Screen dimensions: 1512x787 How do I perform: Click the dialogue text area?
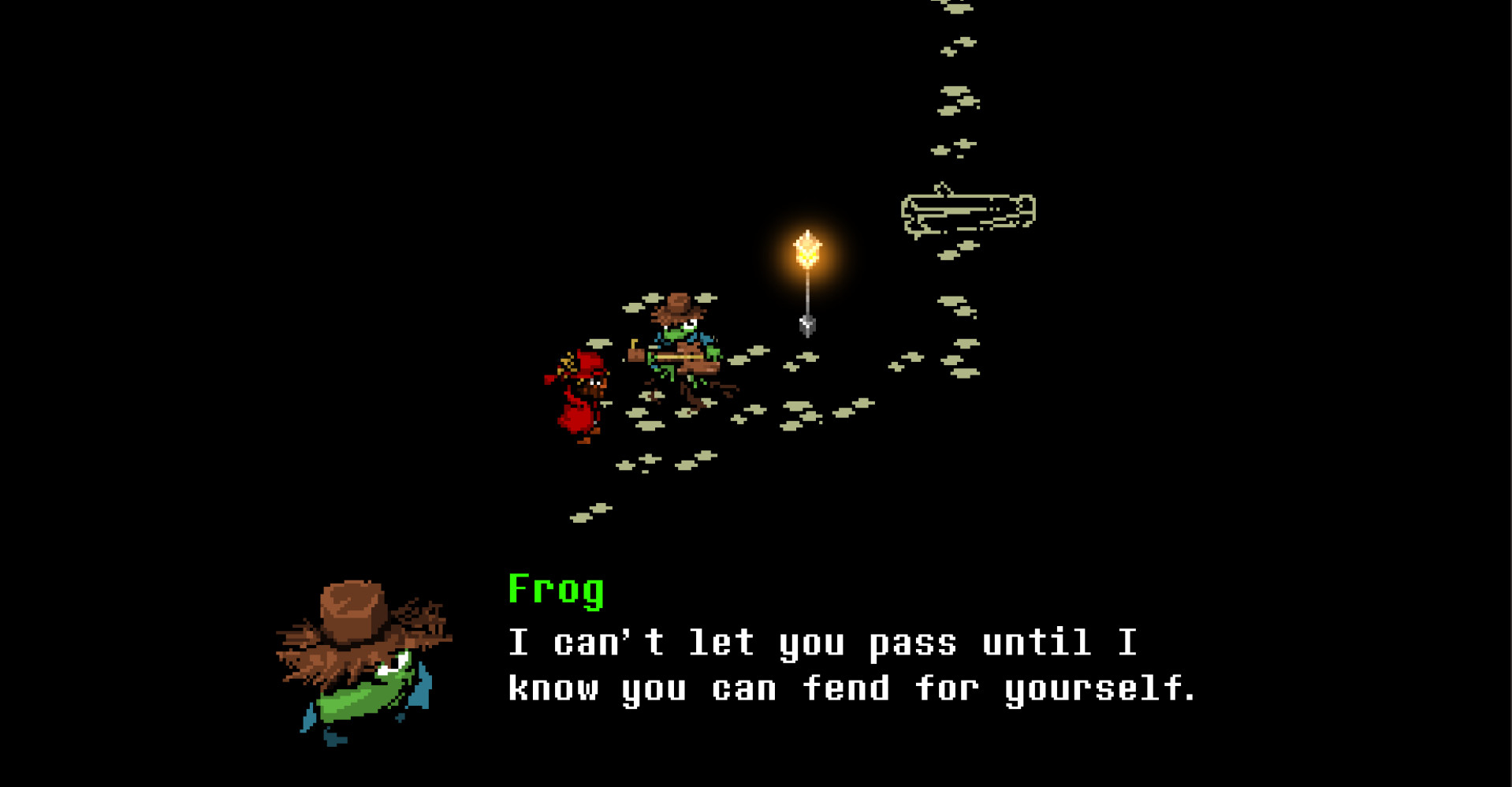(x=851, y=666)
